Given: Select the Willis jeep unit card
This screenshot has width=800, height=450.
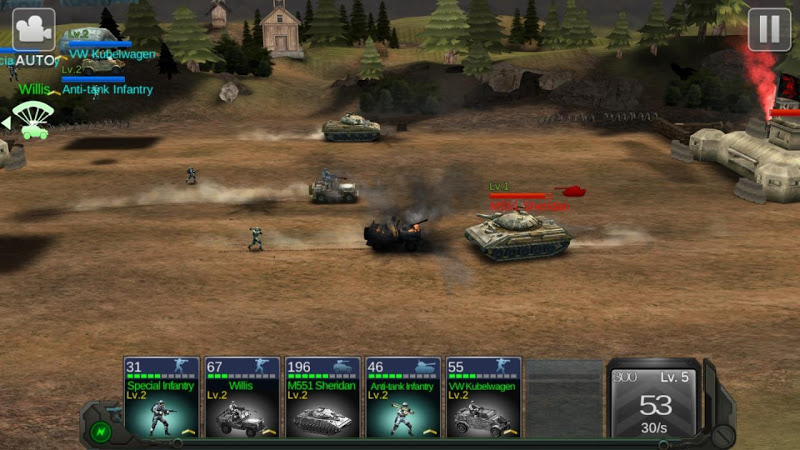Looking at the screenshot, I should 242,398.
